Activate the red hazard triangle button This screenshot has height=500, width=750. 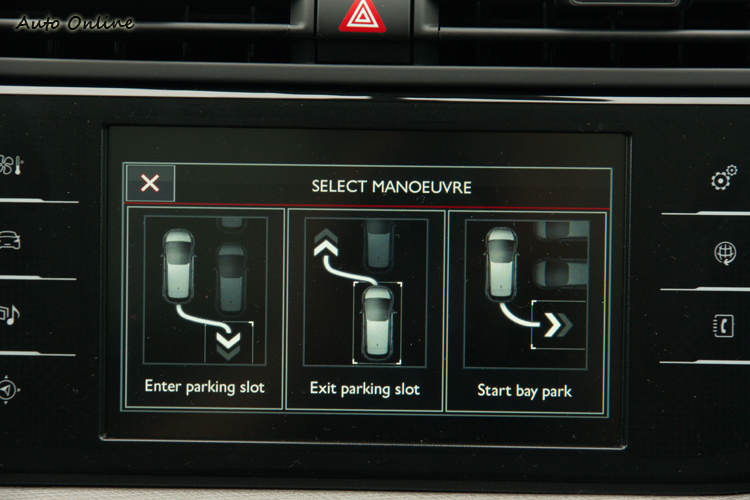pyautogui.click(x=362, y=17)
